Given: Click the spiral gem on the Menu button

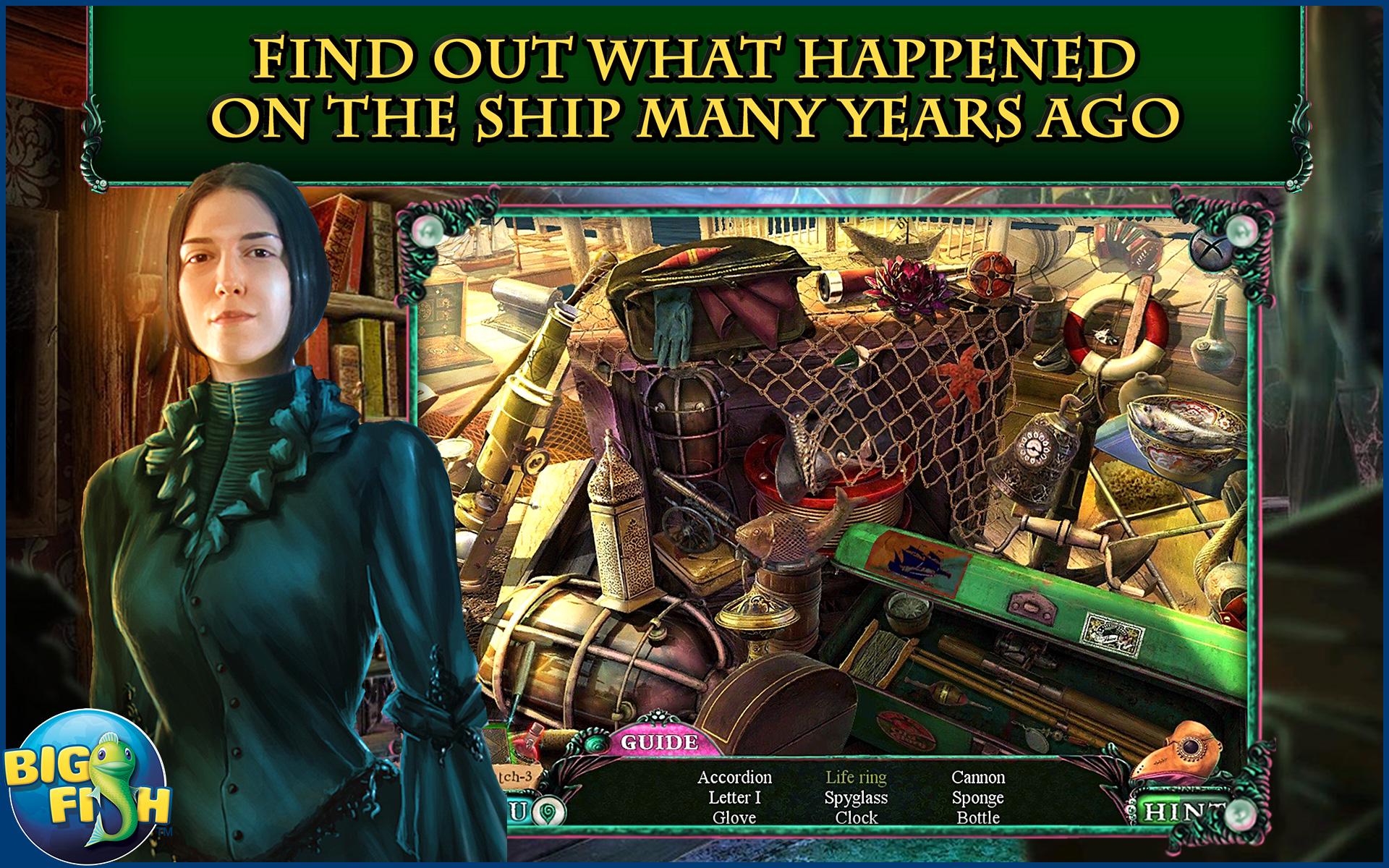Looking at the screenshot, I should pyautogui.click(x=548, y=811).
